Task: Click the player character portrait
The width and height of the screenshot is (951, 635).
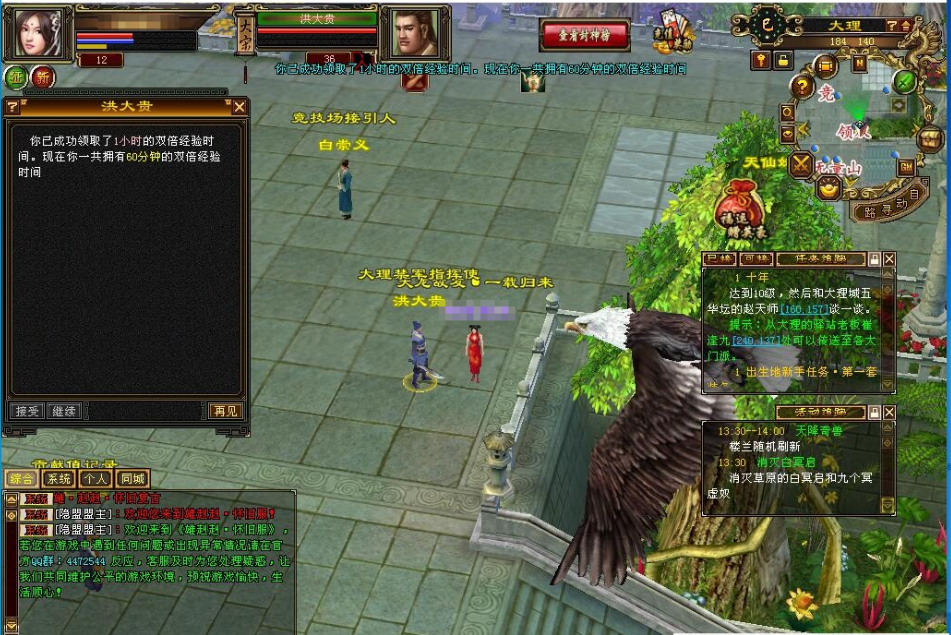Action: pos(38,34)
